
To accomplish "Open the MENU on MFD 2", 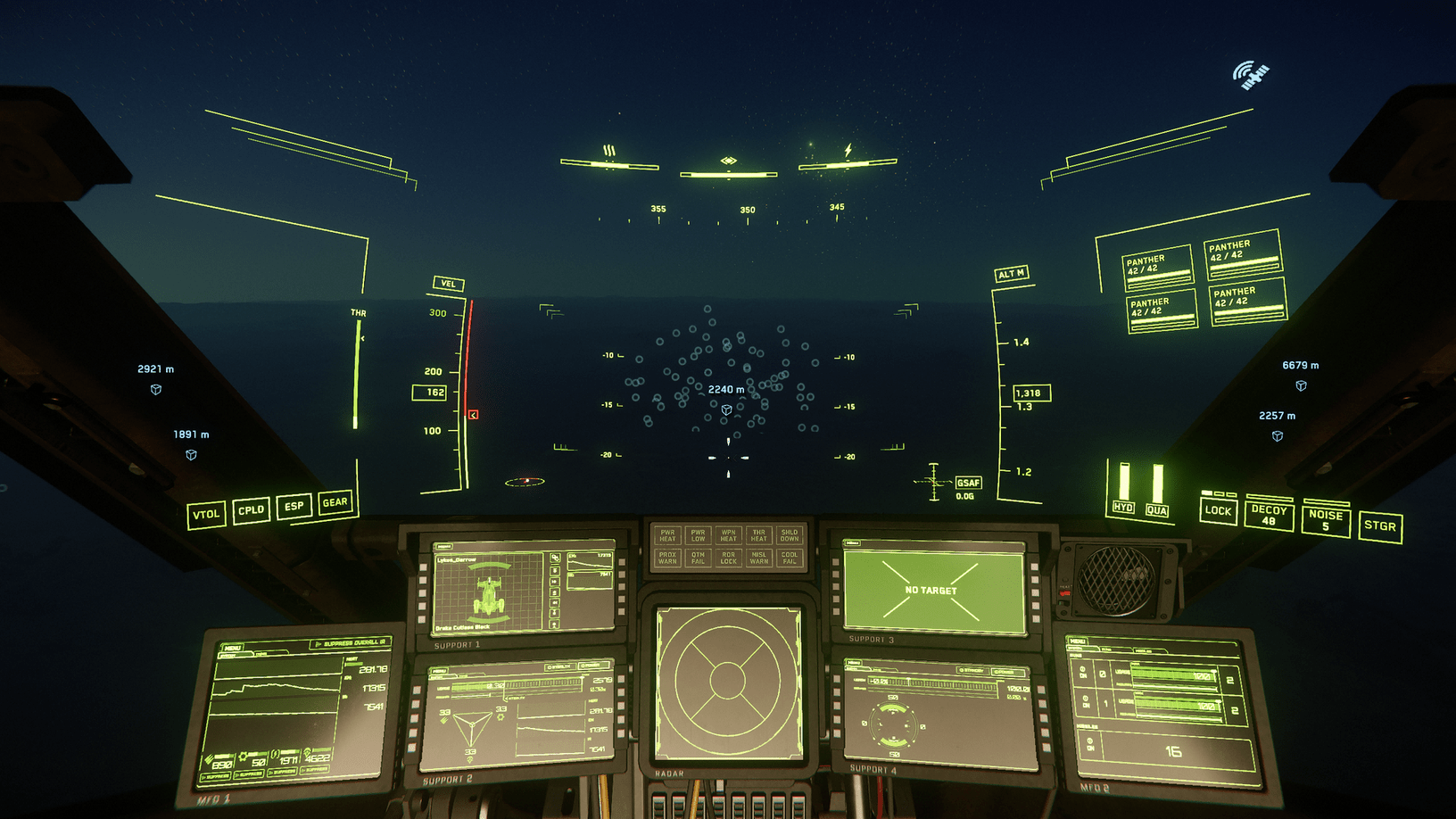I will [1078, 641].
